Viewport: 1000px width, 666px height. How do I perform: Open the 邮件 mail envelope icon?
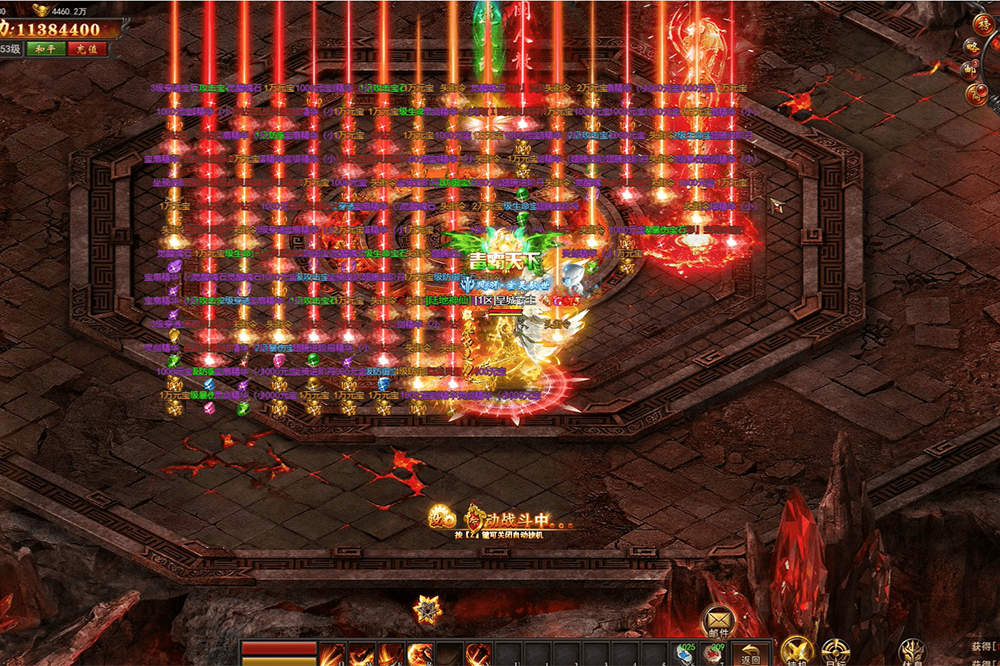720,619
